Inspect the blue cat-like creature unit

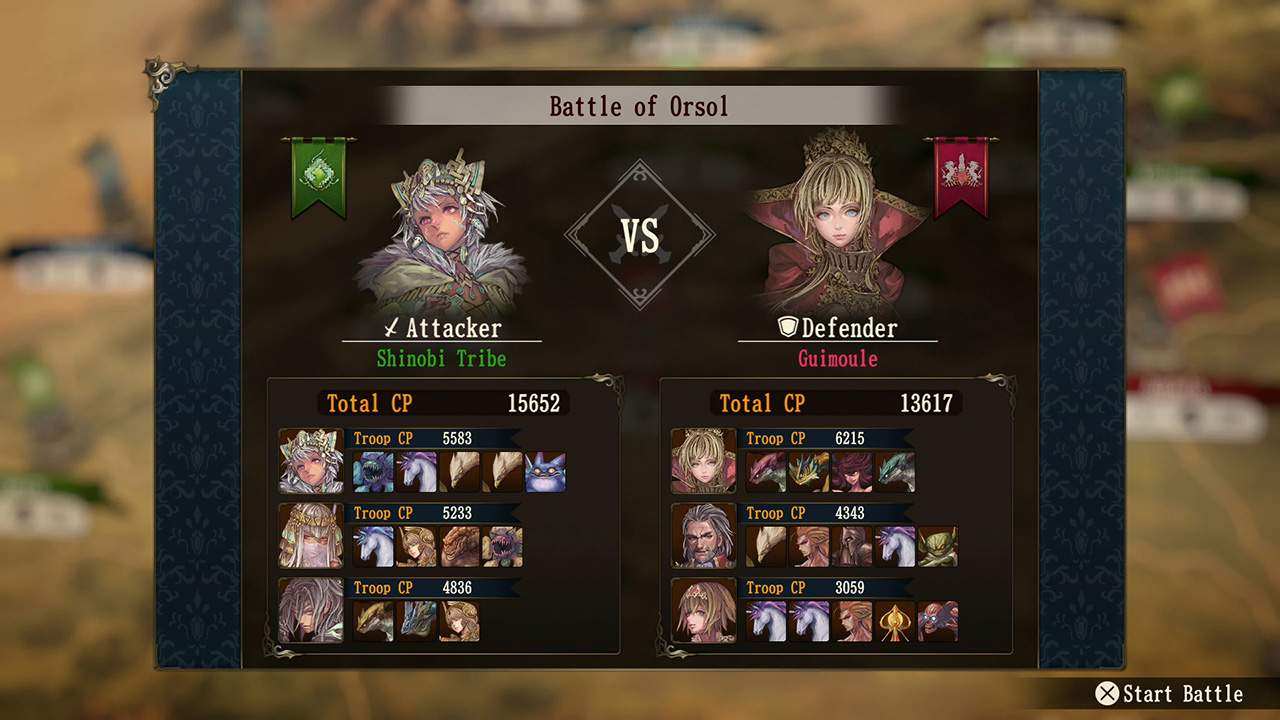click(x=545, y=472)
